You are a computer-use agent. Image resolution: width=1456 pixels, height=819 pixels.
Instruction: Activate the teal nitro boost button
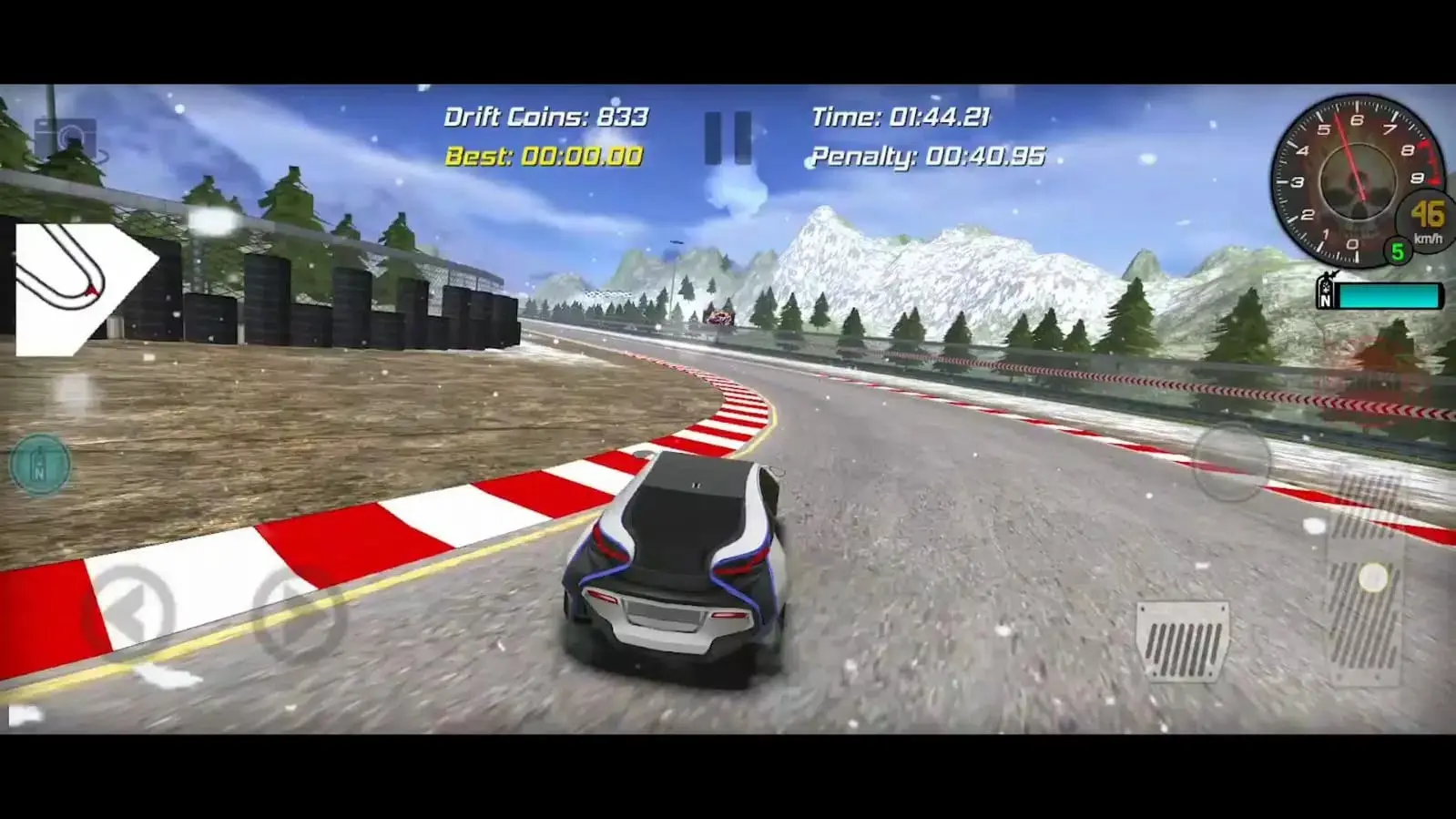(x=40, y=465)
